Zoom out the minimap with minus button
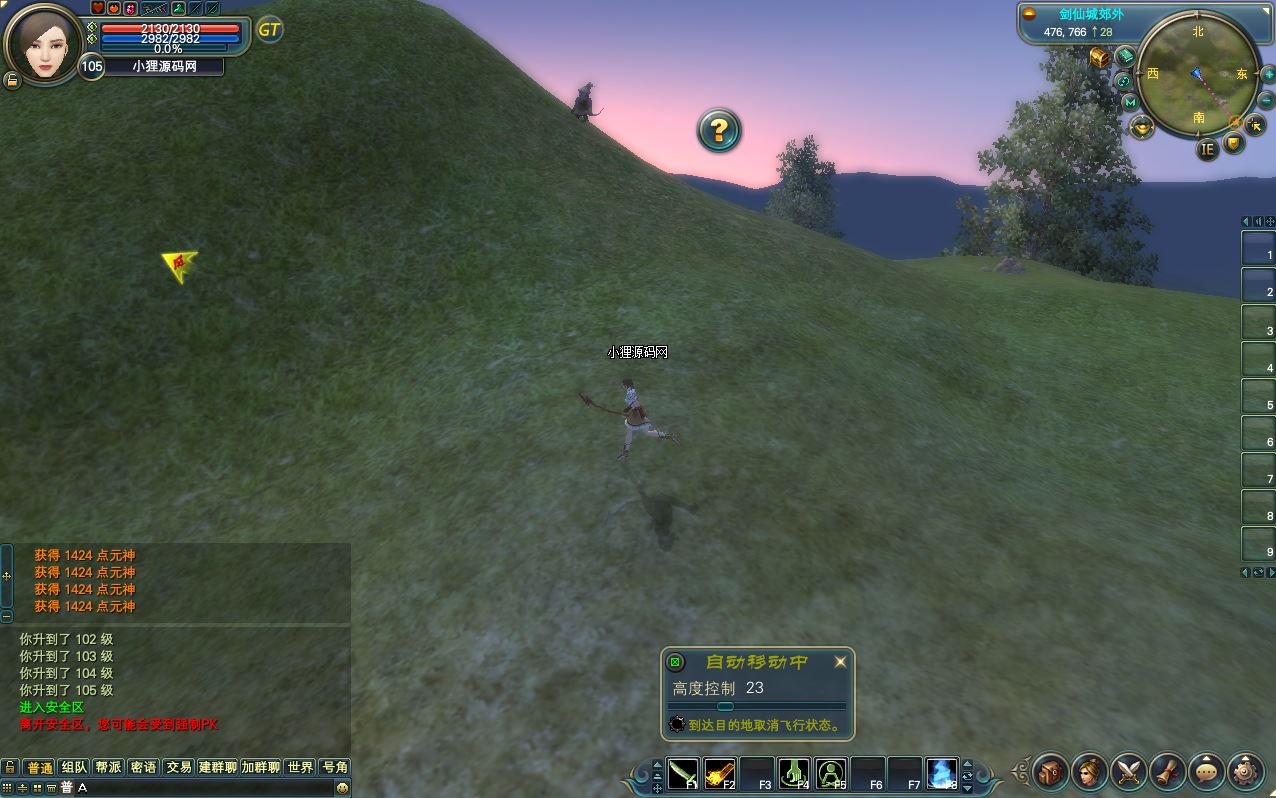The width and height of the screenshot is (1276, 798). [1267, 100]
